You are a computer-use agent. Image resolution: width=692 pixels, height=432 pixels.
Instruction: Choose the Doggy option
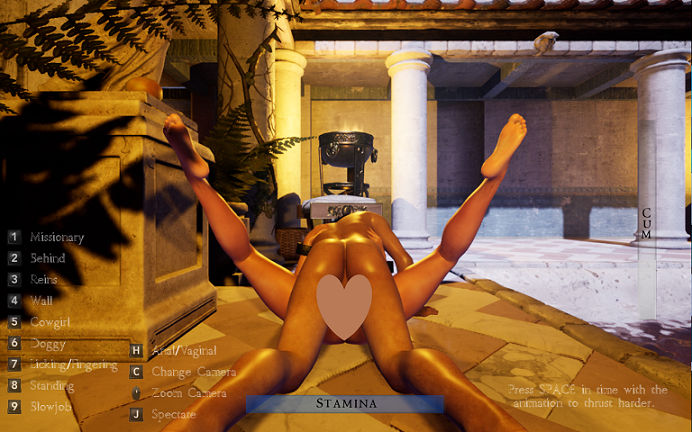(46, 343)
